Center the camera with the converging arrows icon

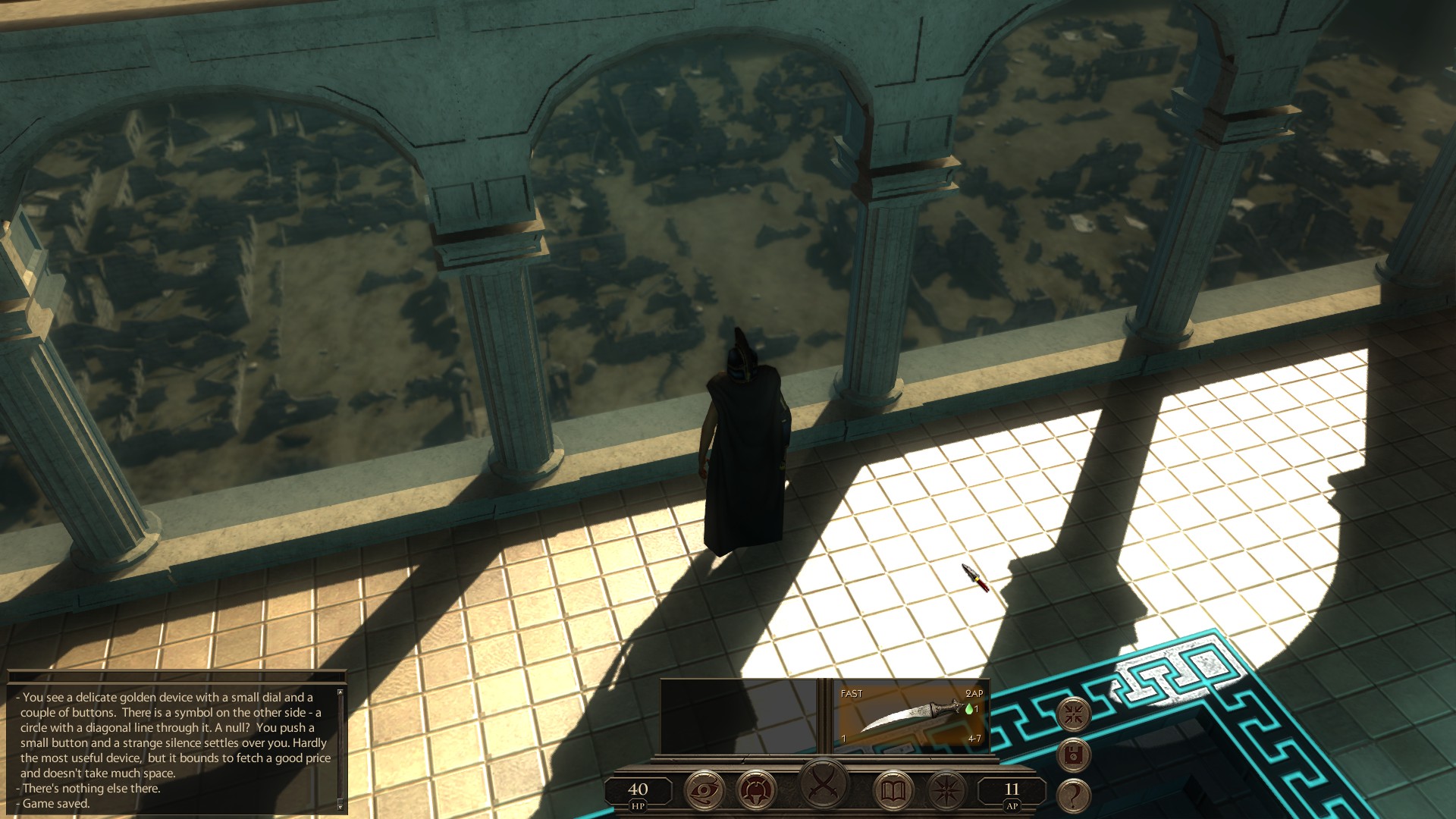click(x=1075, y=715)
